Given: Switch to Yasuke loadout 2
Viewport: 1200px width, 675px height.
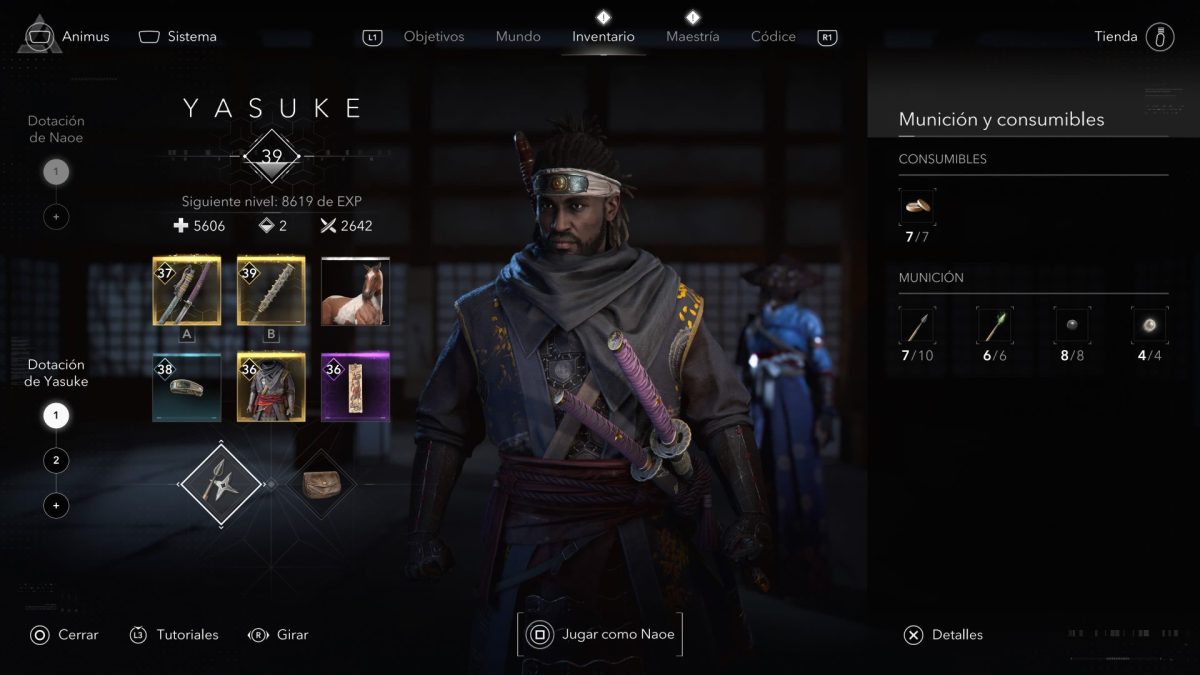Looking at the screenshot, I should click(56, 461).
